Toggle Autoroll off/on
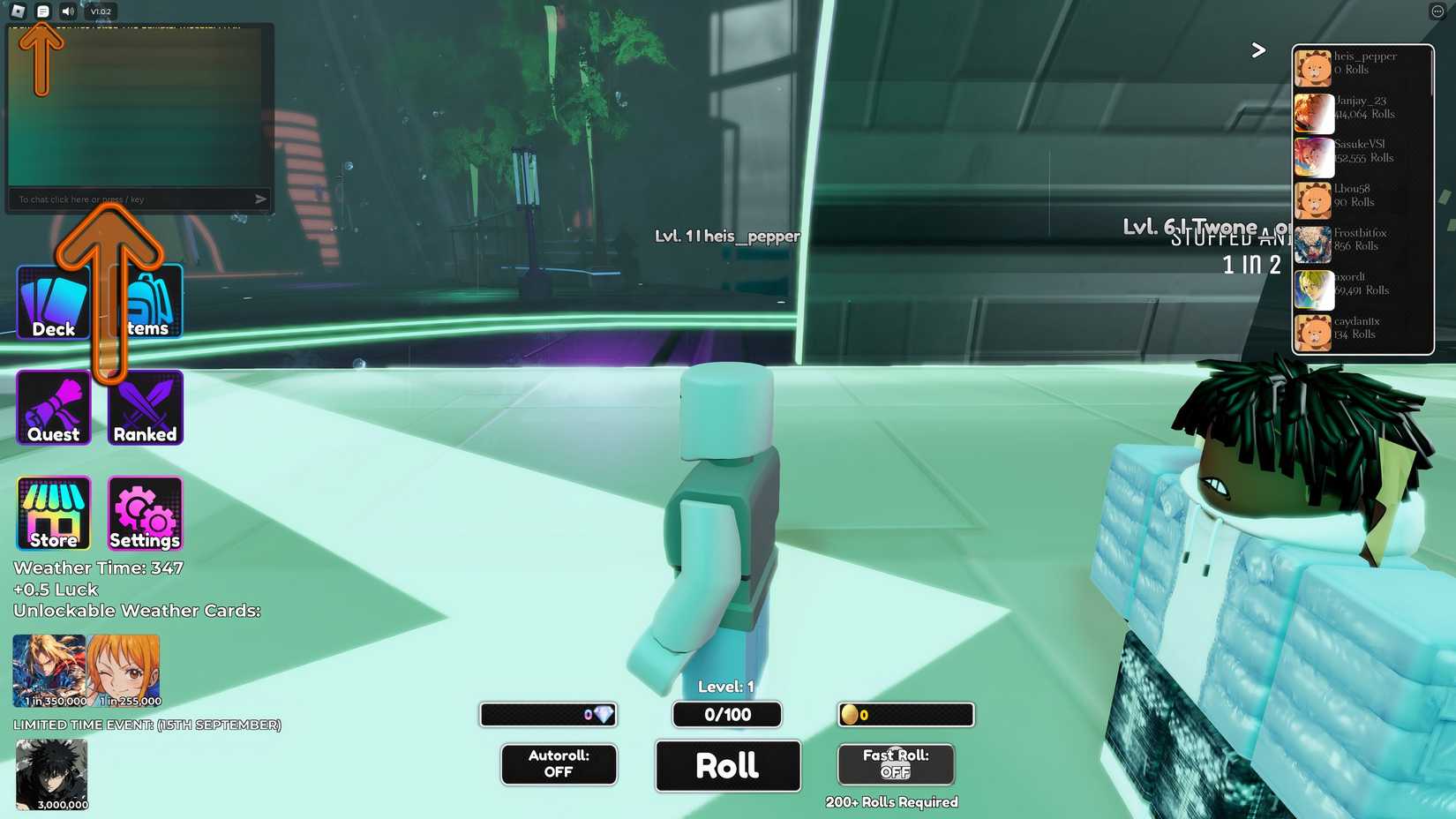The height and width of the screenshot is (819, 1456). coord(558,764)
